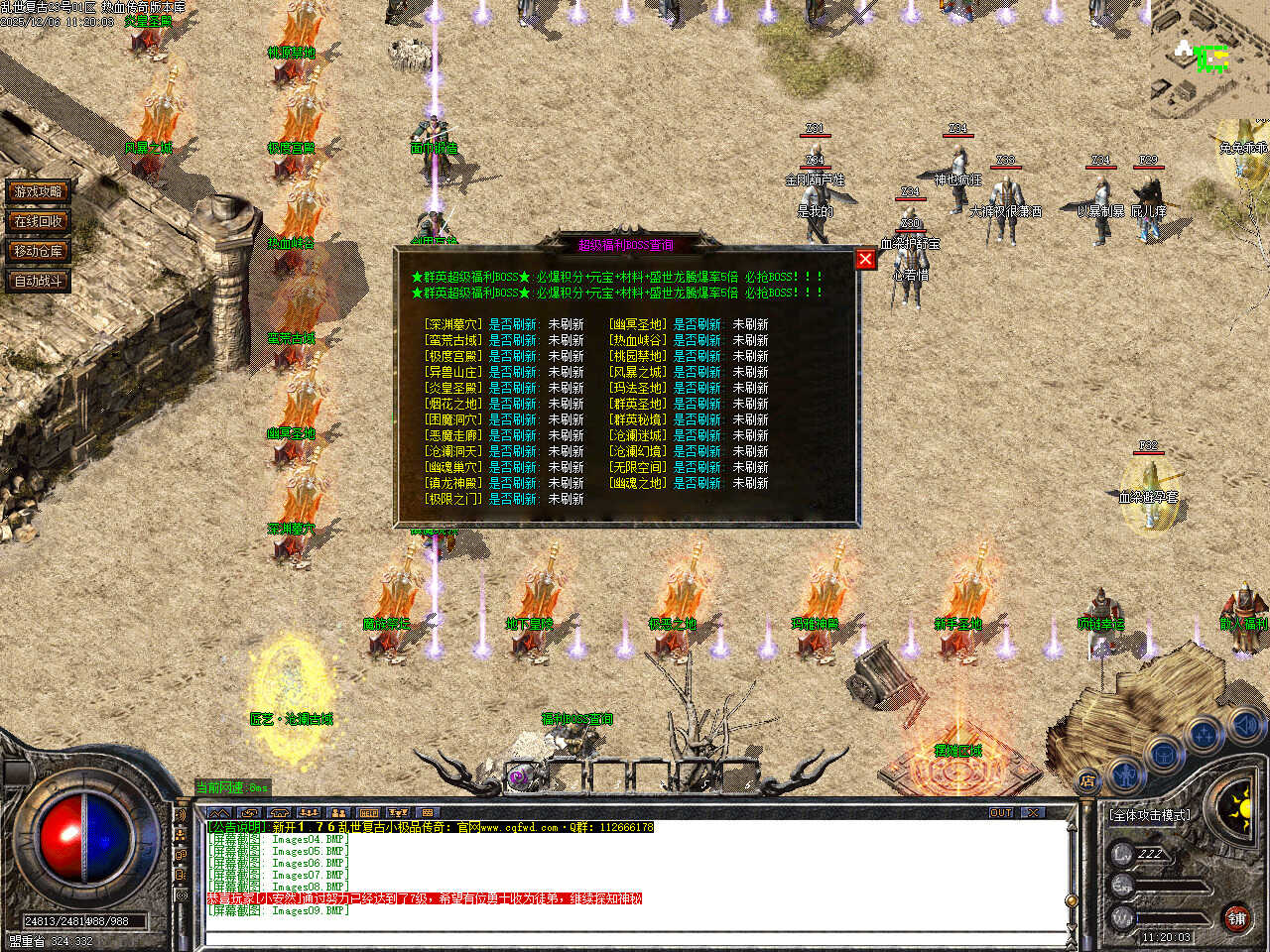Open the 游戏攻略 guide button

pos(38,191)
